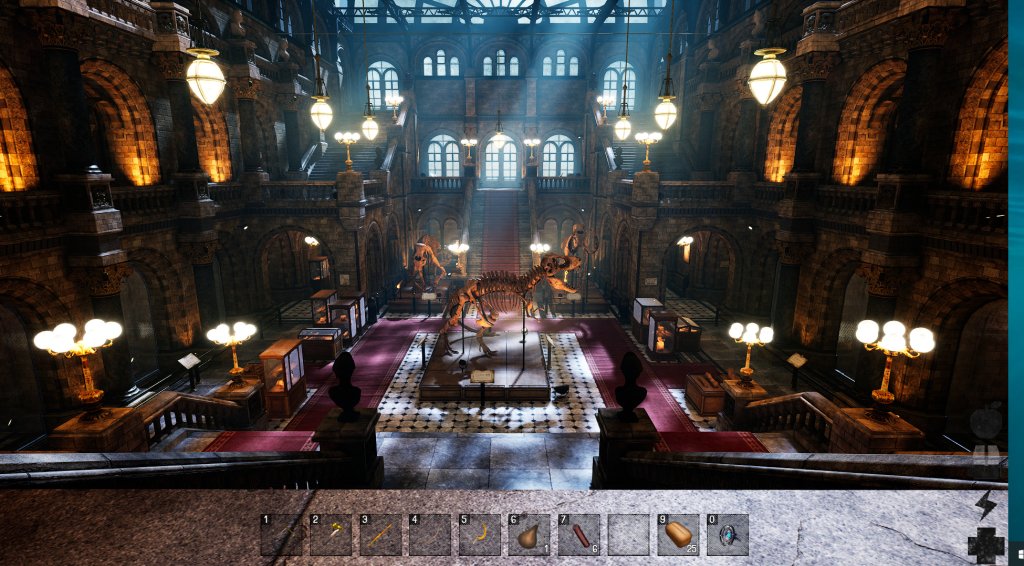
Task: Choose the pear in hotbar slot 6
Action: click(x=528, y=535)
